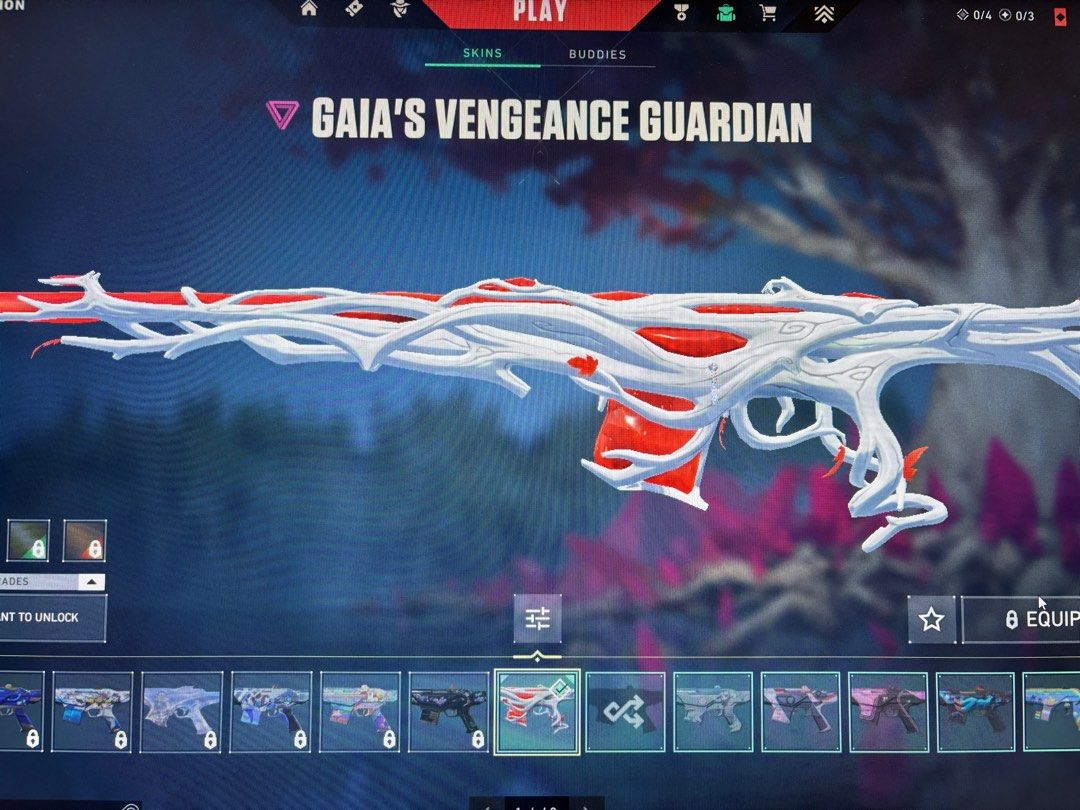Choose the random shuffle skin tile
The height and width of the screenshot is (810, 1080).
pos(625,711)
